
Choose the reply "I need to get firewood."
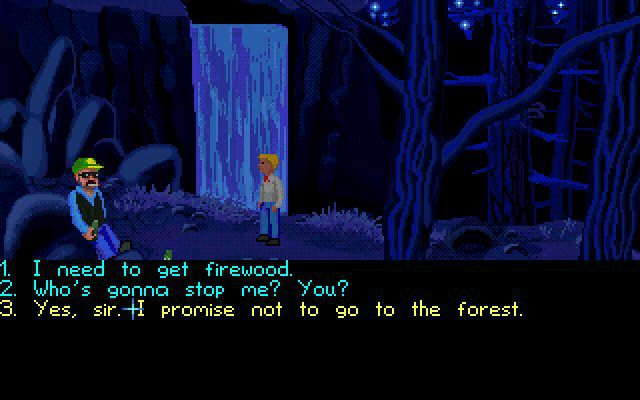(160, 269)
